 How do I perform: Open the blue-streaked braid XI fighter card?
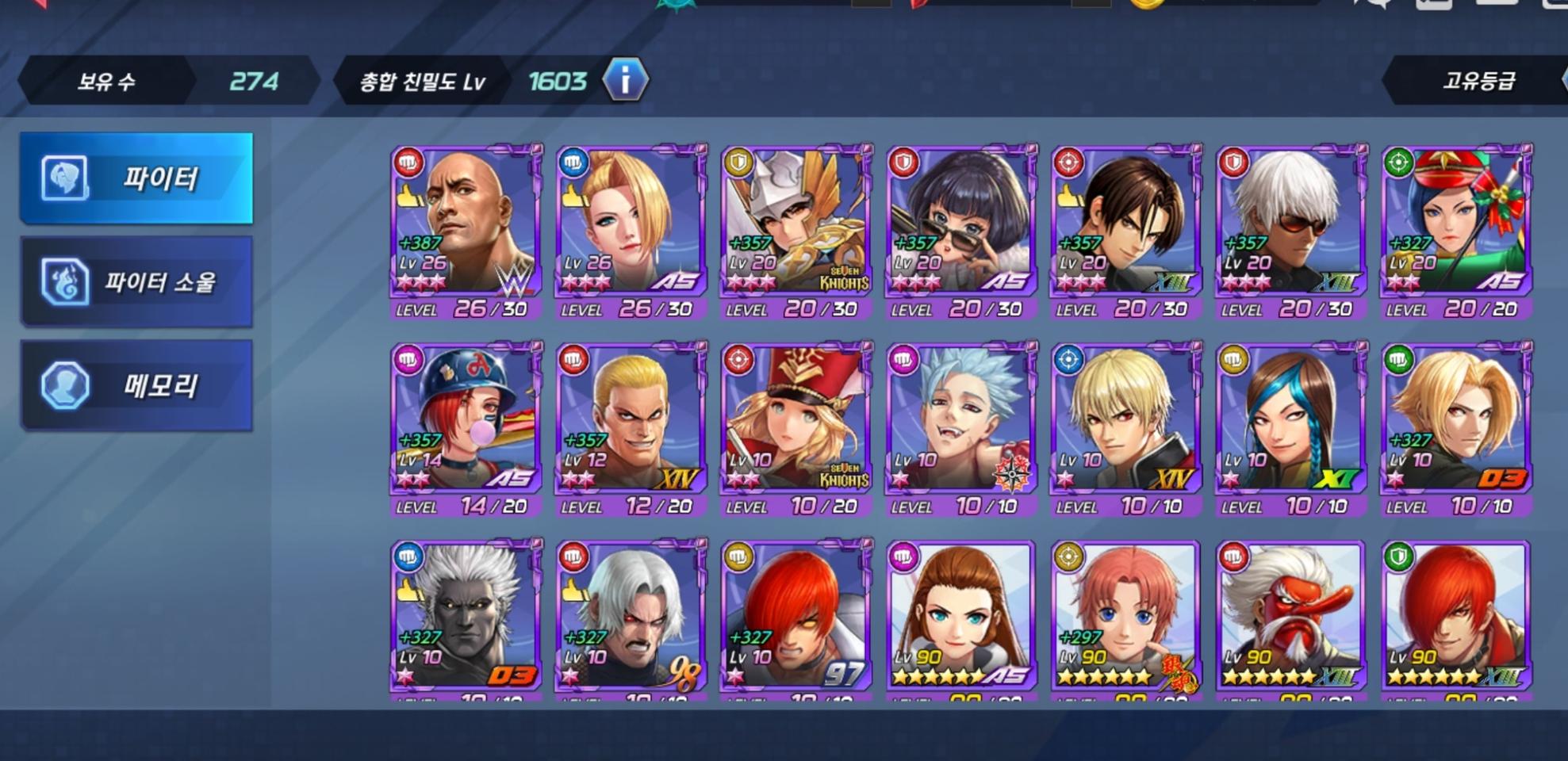1291,418
